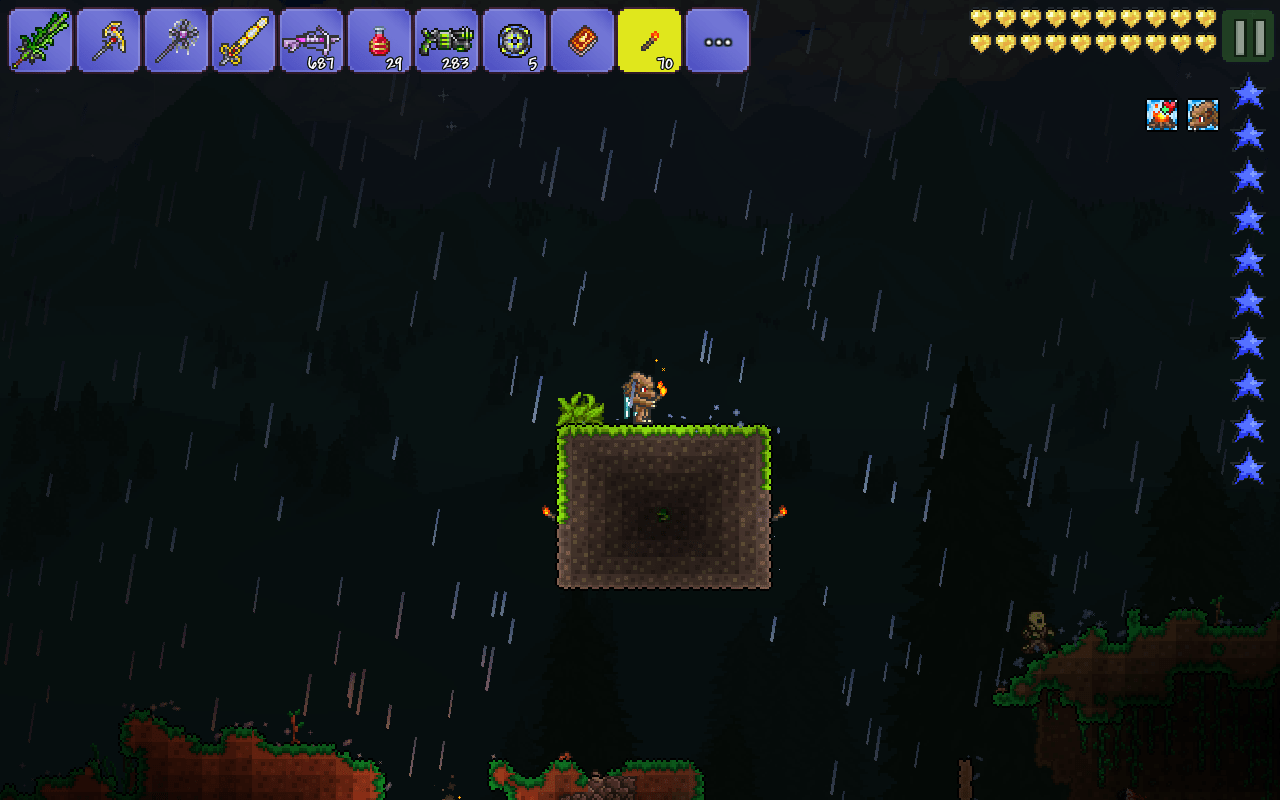Select the Blade of Grass in the hotbar
The image size is (1280, 800).
tap(40, 40)
